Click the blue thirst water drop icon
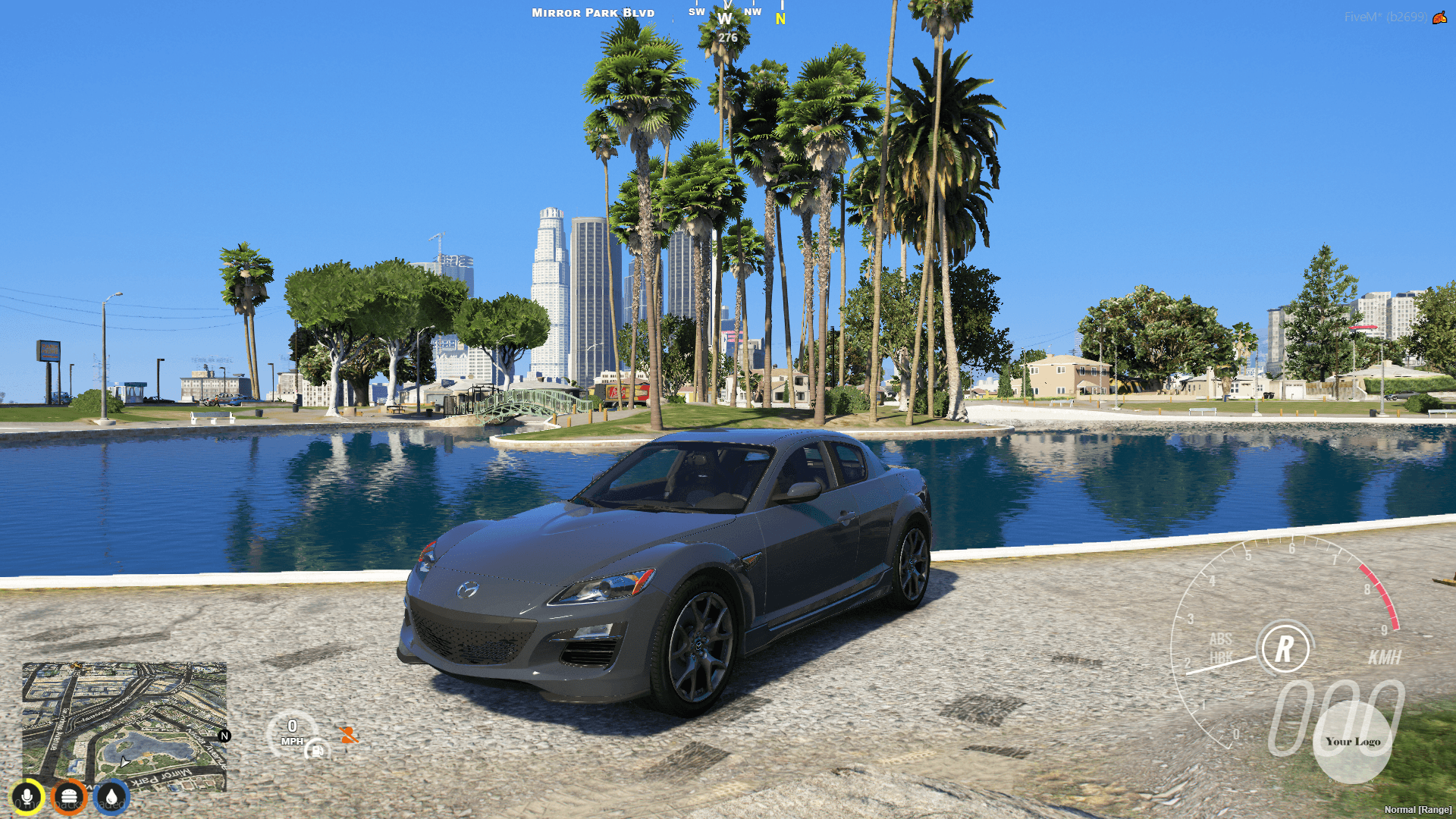1456x819 pixels. tap(110, 795)
